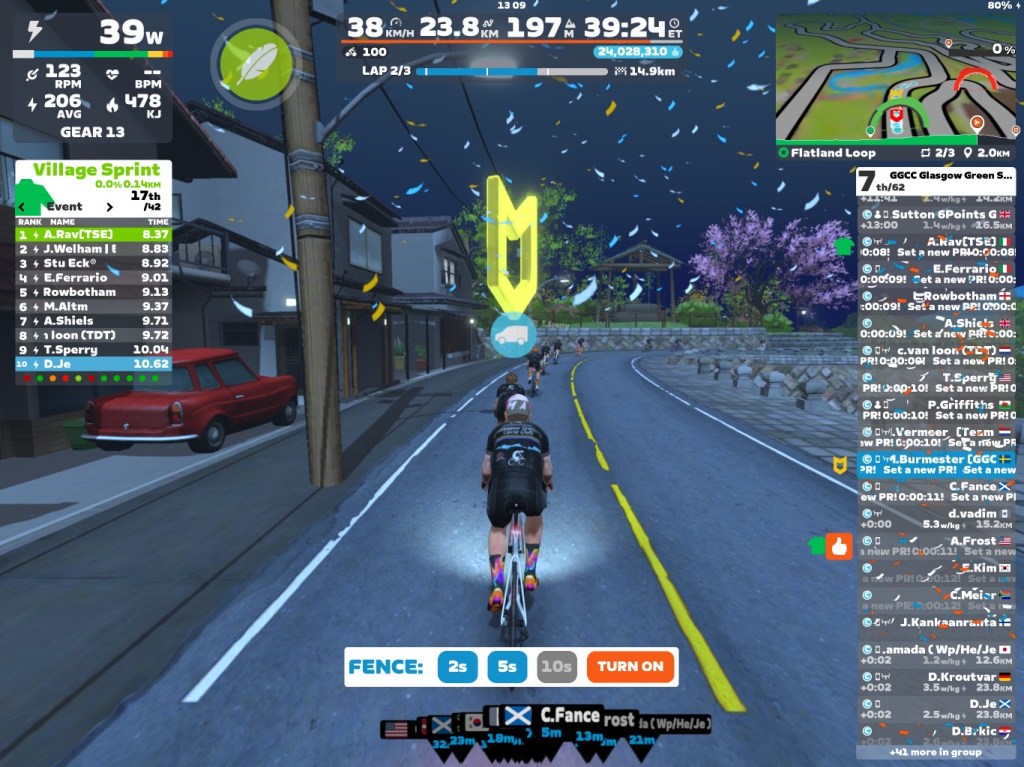Go to previous Village Sprint leaderboard view
The height and width of the screenshot is (767, 1024).
point(23,207)
